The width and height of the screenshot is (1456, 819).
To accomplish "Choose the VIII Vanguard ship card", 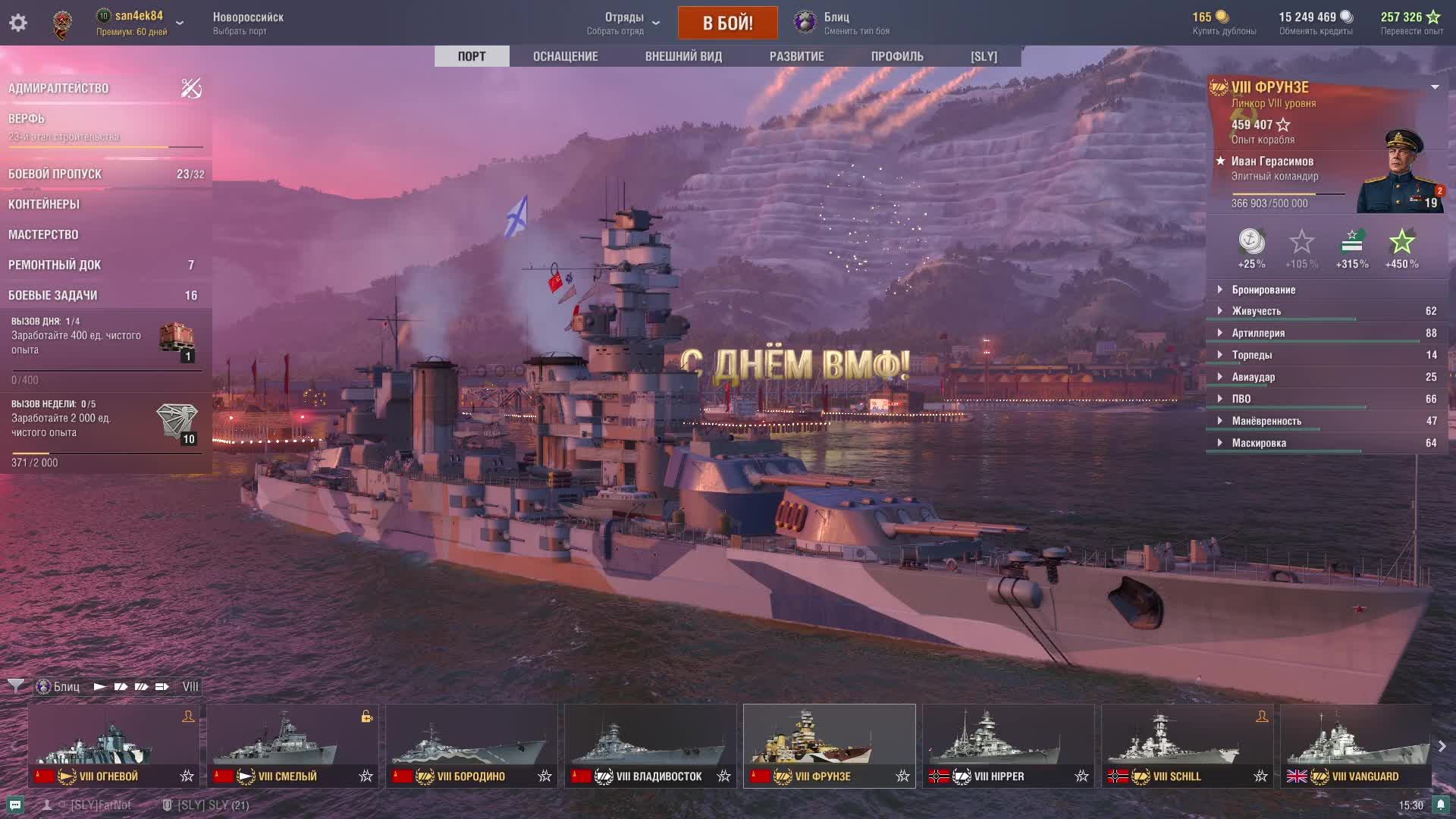I will tap(1355, 745).
